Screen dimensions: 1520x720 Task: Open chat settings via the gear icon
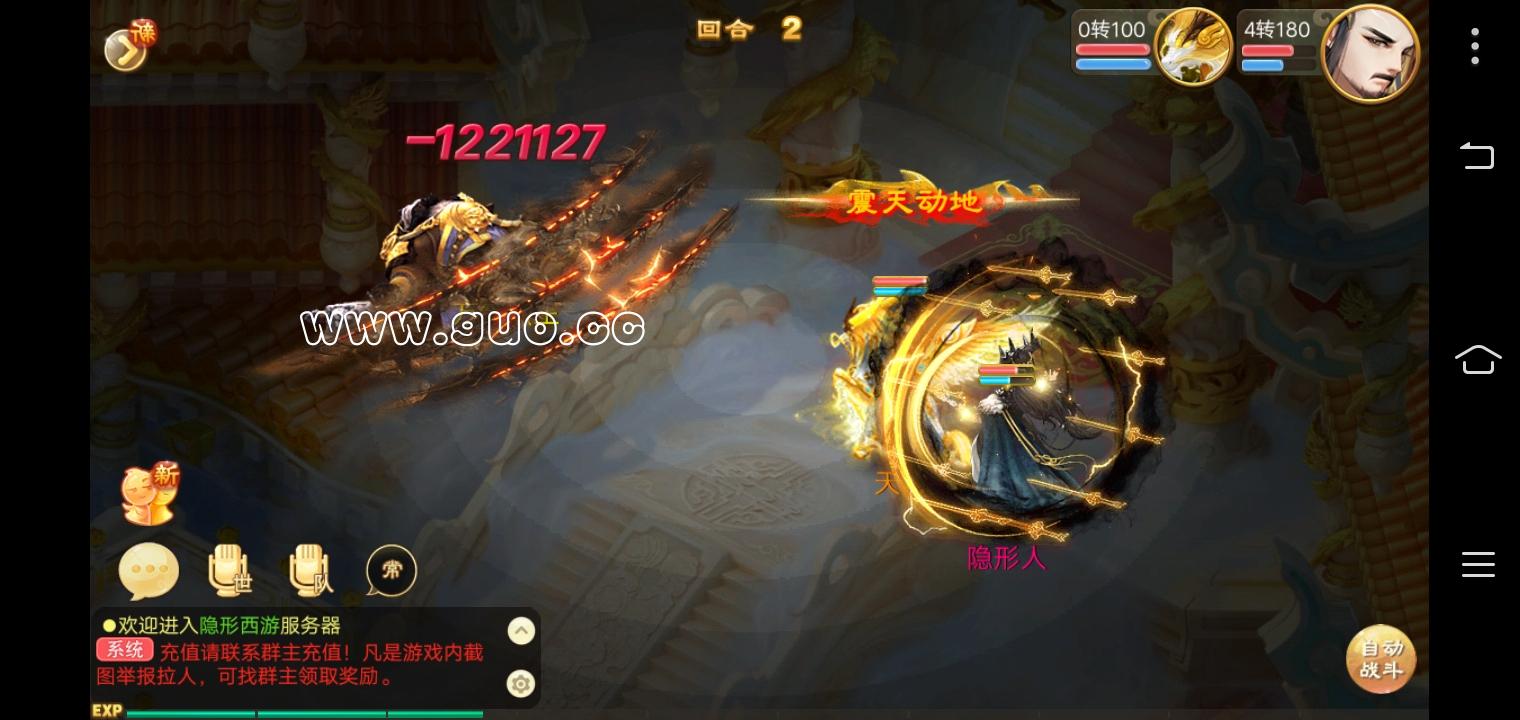tap(521, 684)
